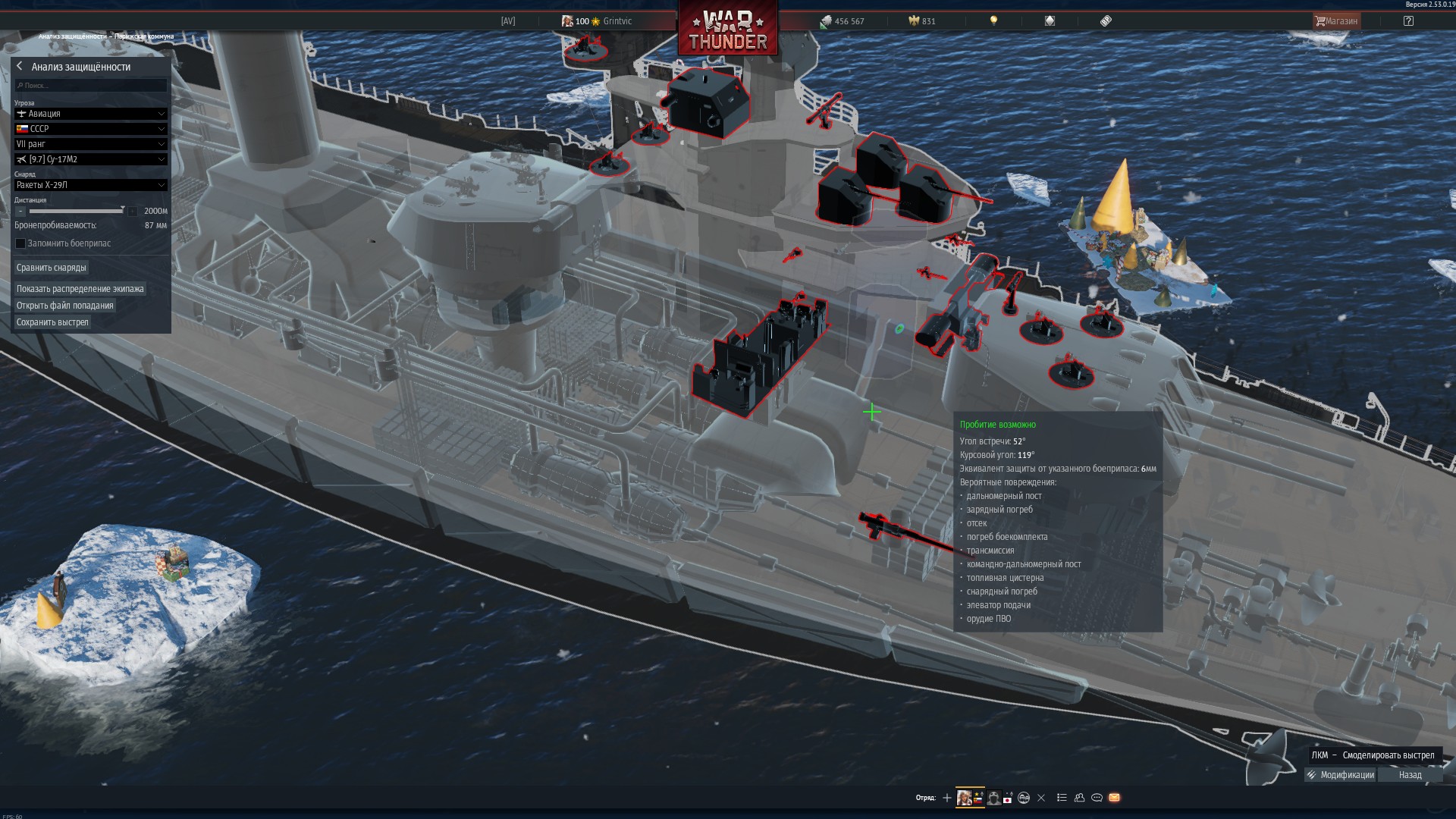Viewport: 1456px width, 819px height.
Task: Open hit file via Открыть файл попадания
Action: click(65, 306)
